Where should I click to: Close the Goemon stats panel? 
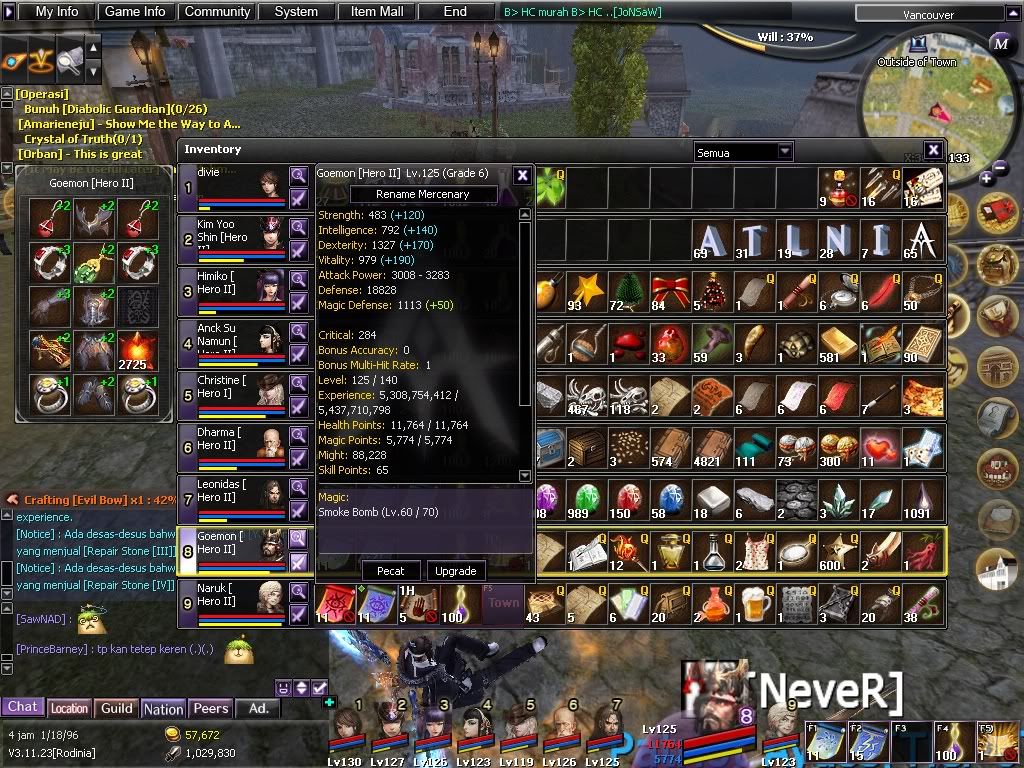pos(522,175)
